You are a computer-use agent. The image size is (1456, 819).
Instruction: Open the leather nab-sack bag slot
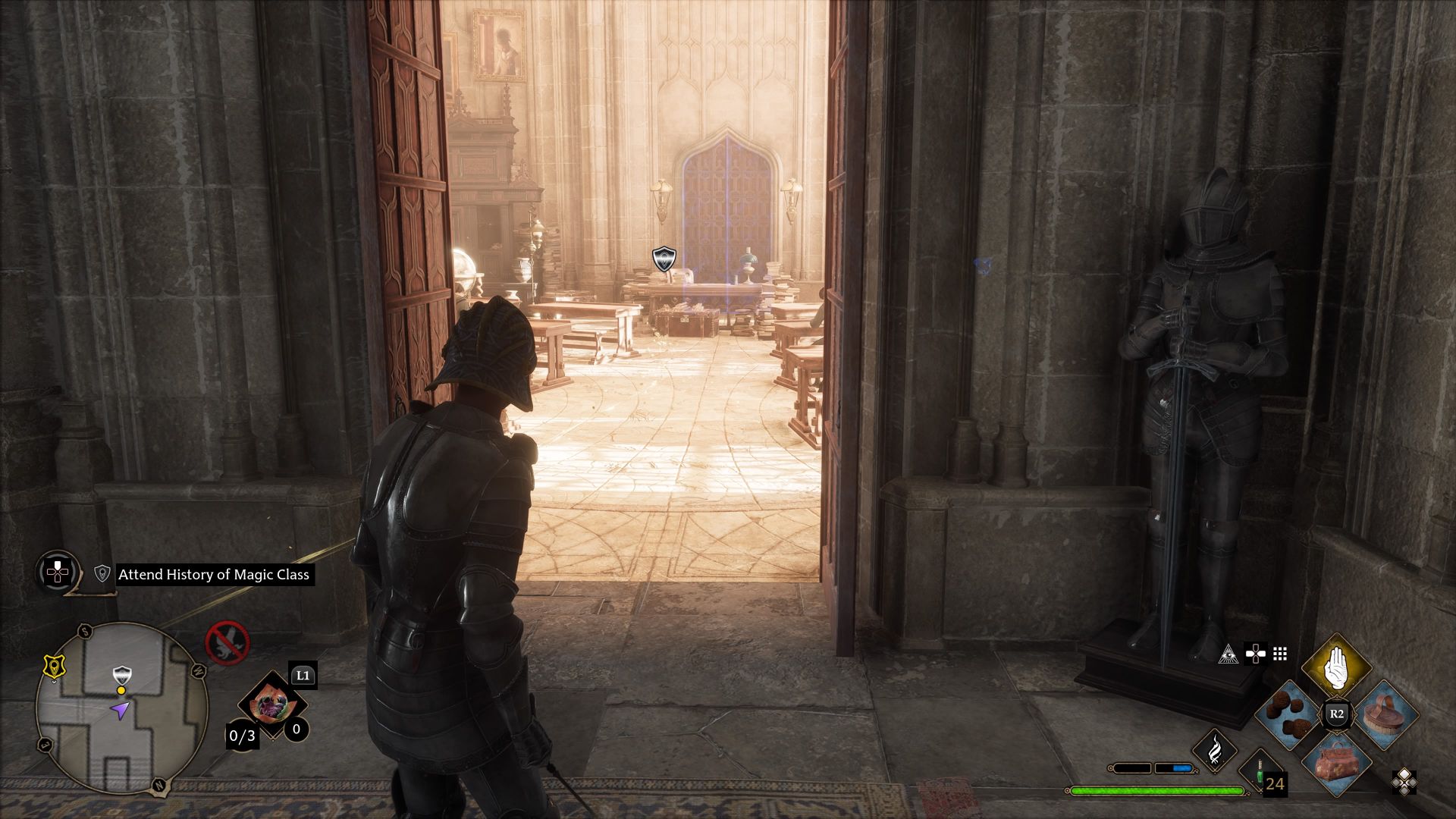pos(1336,761)
